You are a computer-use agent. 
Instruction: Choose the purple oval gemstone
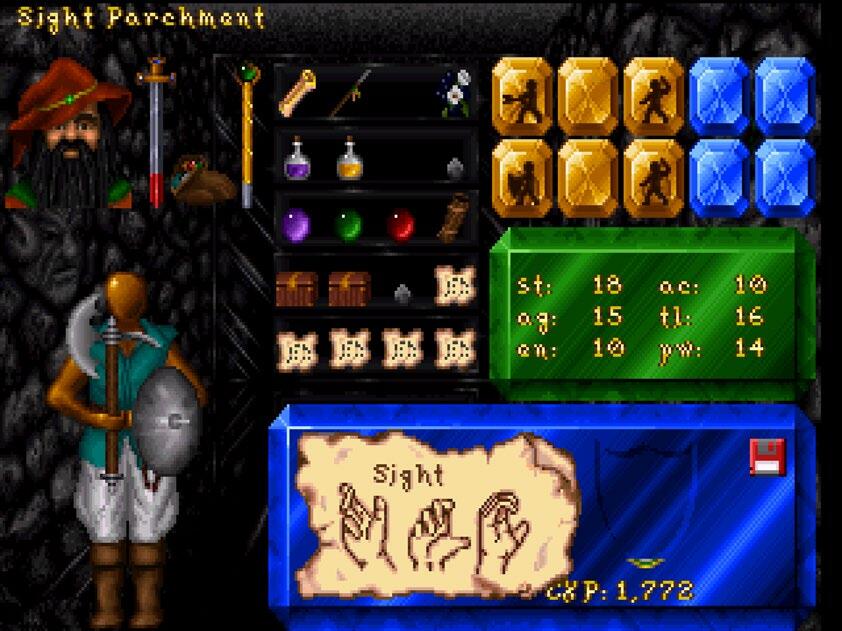pyautogui.click(x=296, y=223)
